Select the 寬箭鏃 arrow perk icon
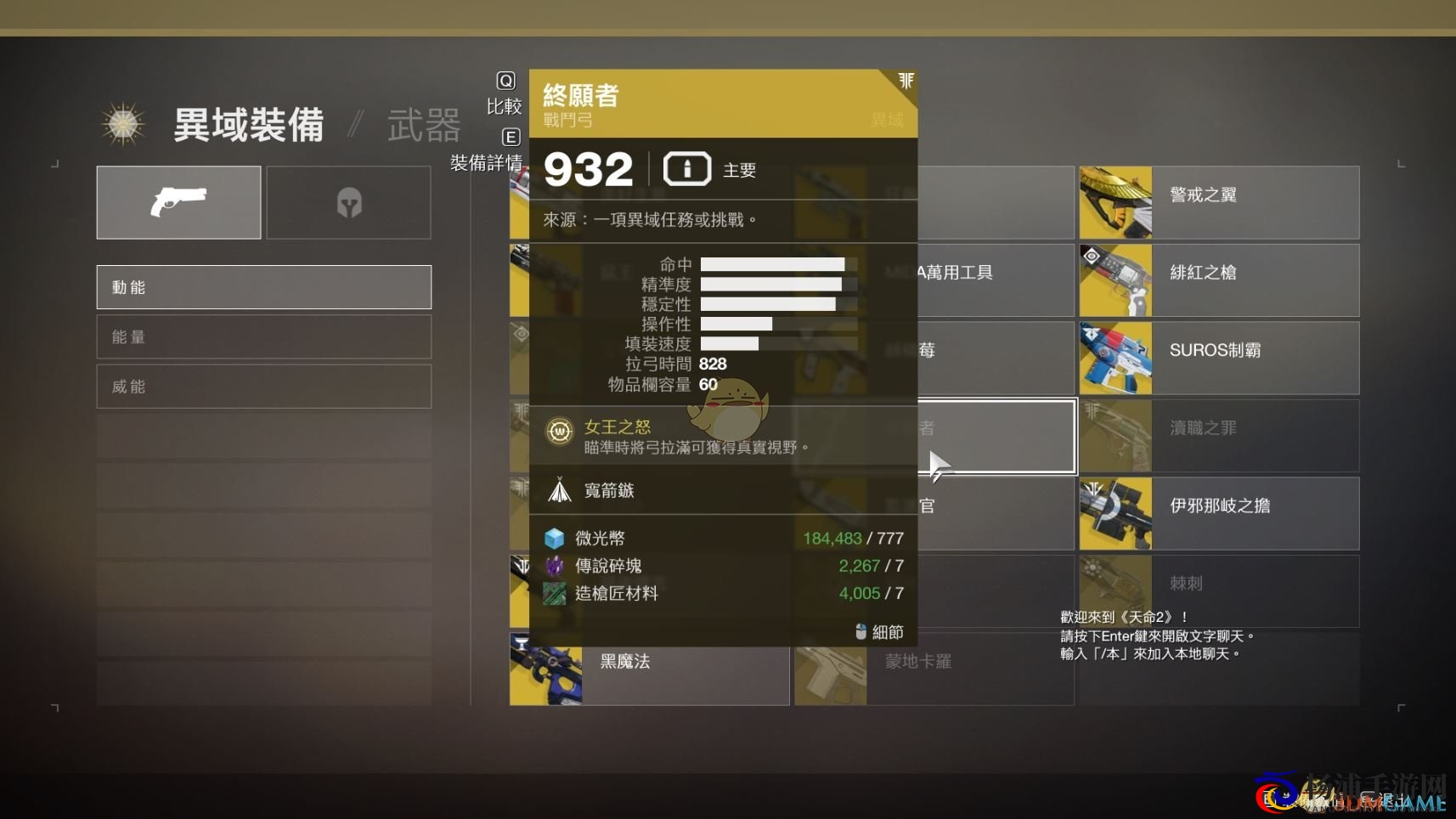The image size is (1456, 819). [x=561, y=490]
